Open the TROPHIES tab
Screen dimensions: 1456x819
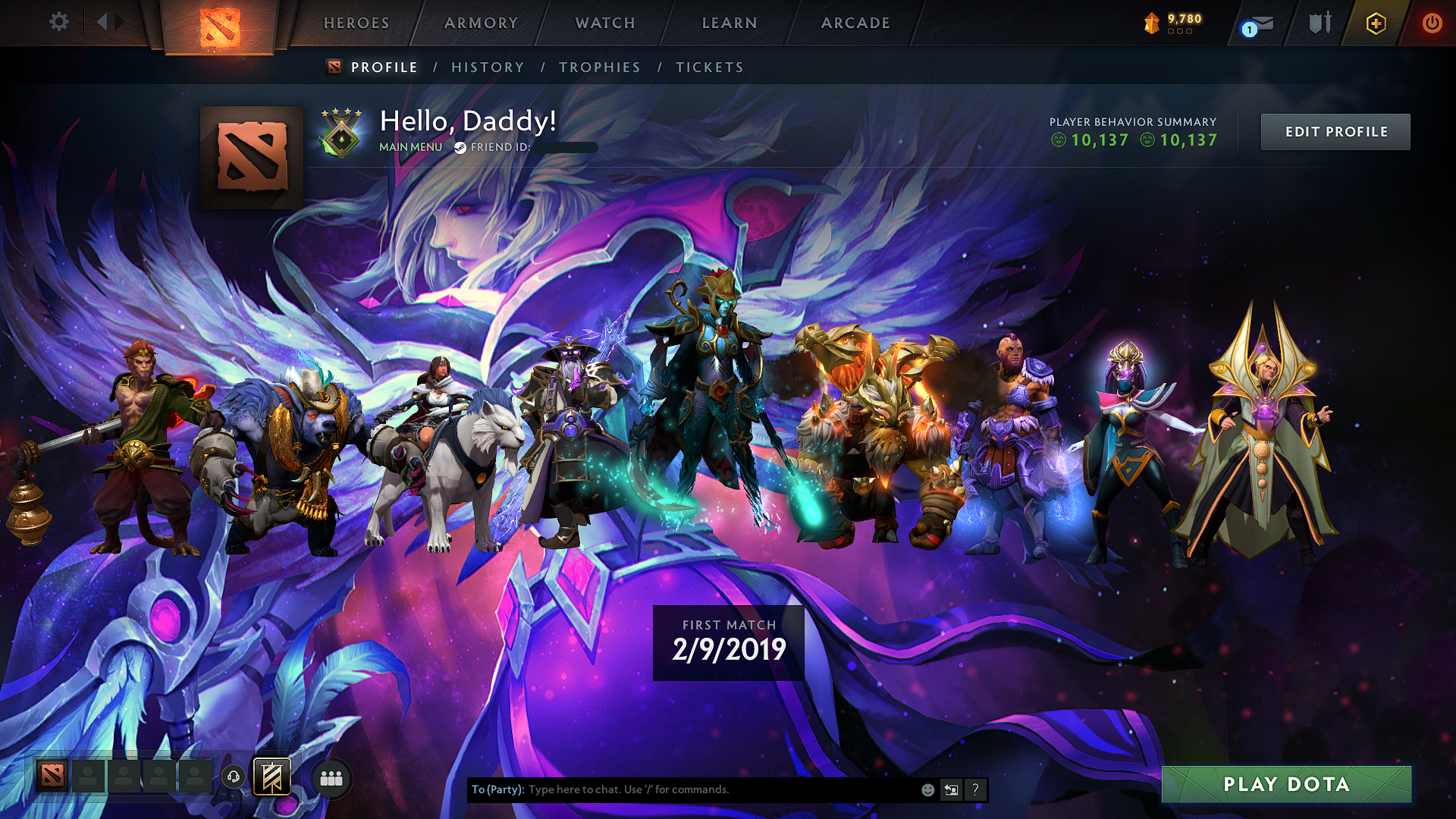[x=600, y=67]
